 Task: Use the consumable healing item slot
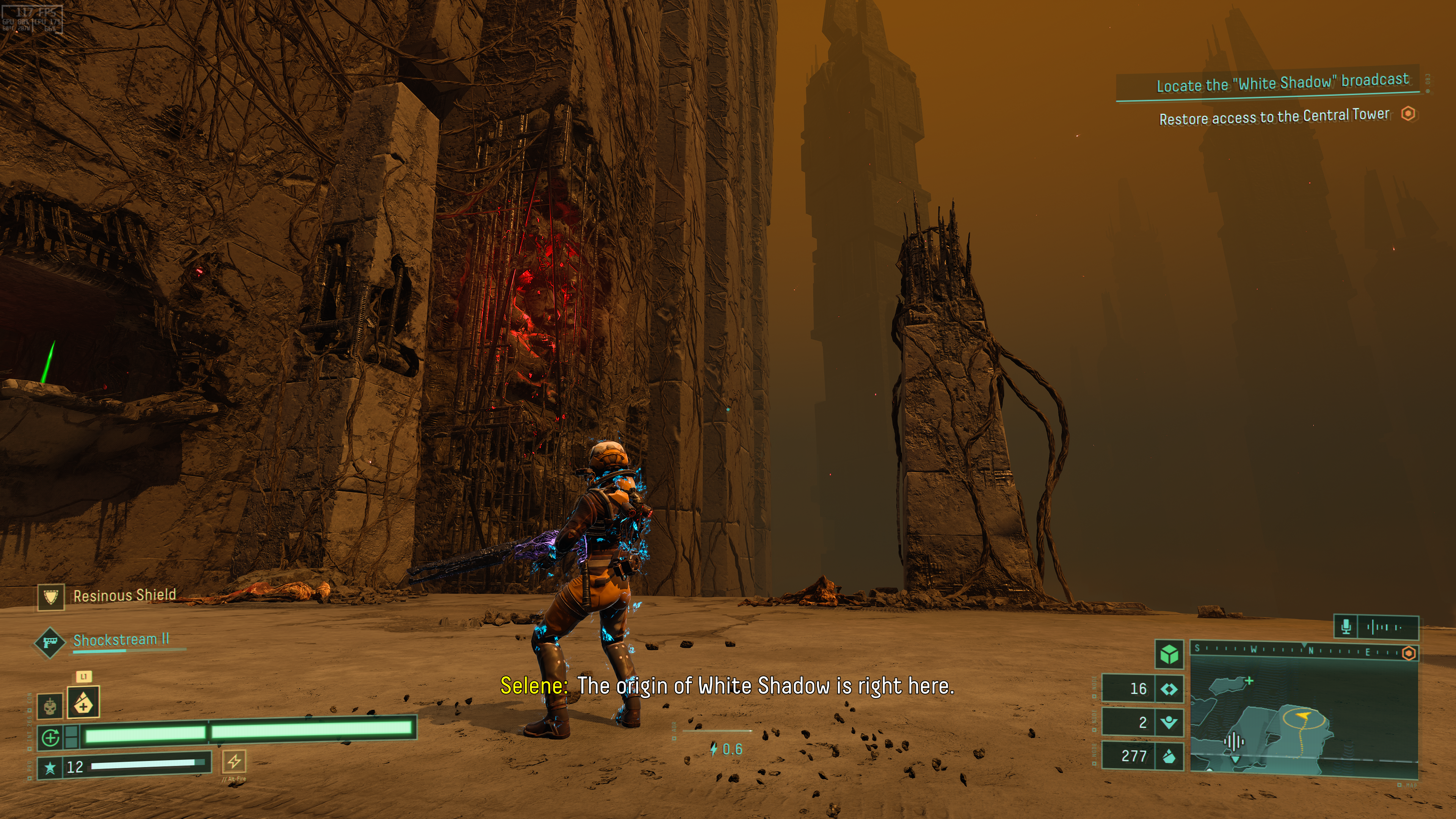84,702
